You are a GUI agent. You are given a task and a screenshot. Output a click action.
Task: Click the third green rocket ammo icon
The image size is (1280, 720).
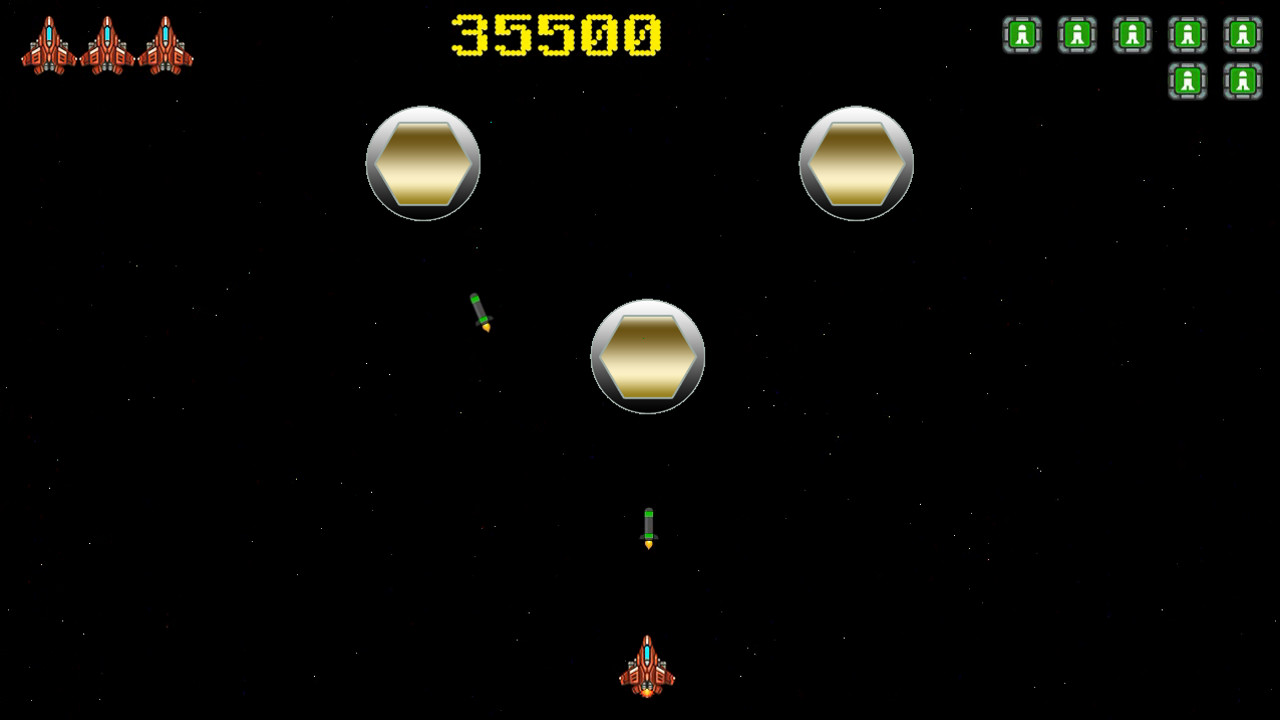1130,35
